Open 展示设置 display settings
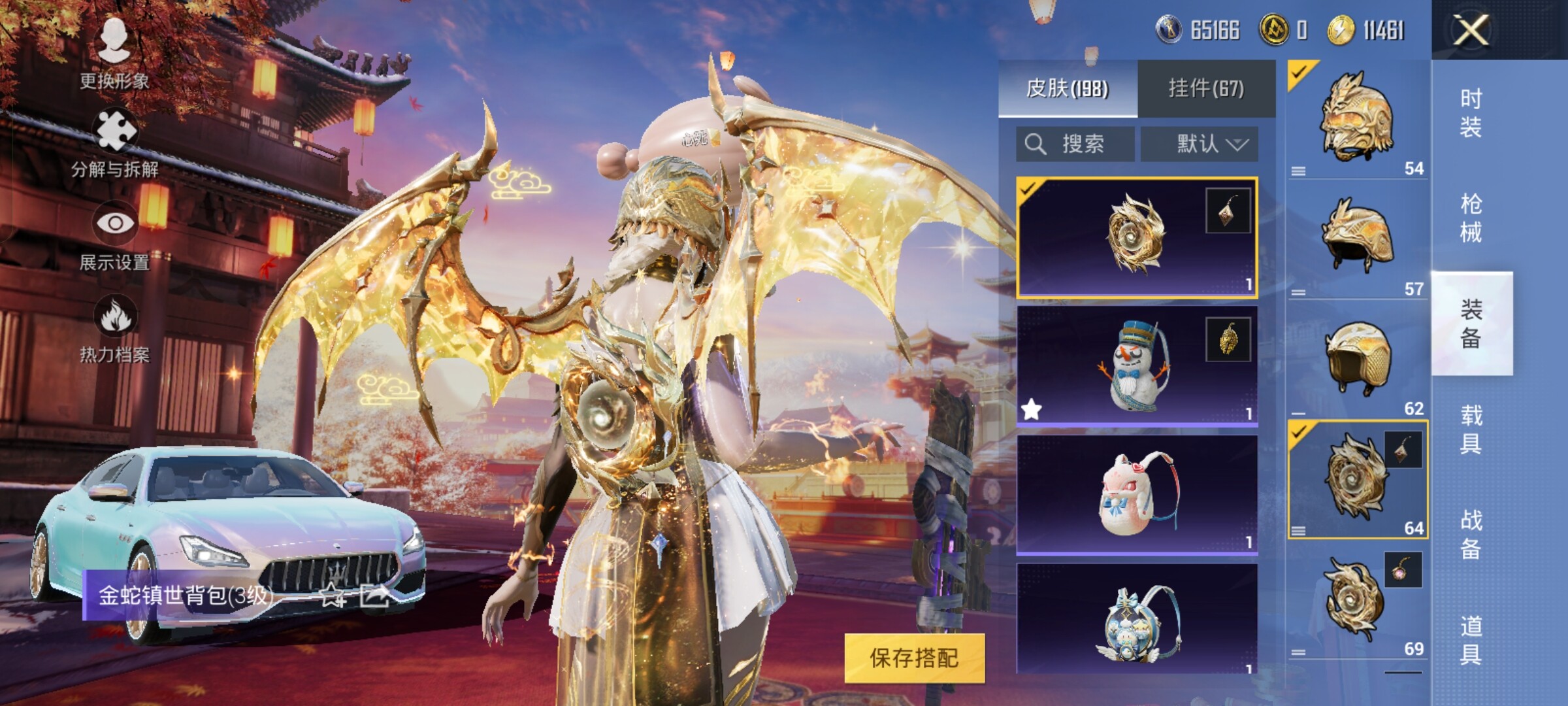The height and width of the screenshot is (706, 1568). pos(114,237)
